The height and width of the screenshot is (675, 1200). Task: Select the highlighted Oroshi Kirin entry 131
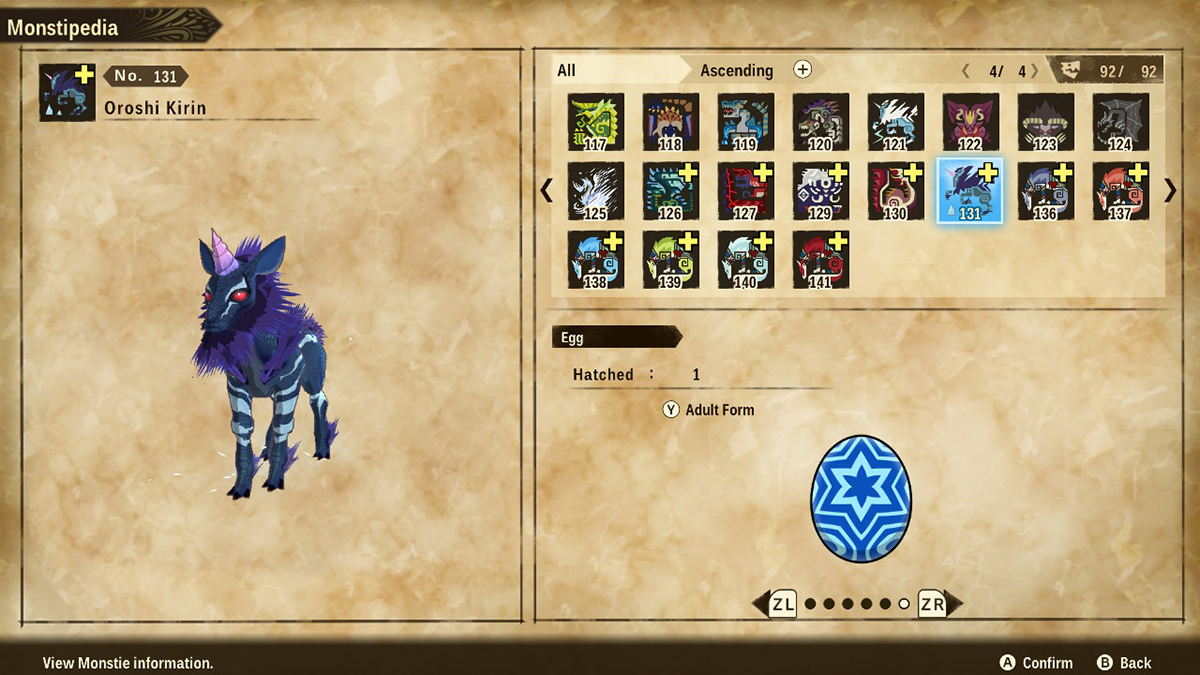[x=970, y=190]
